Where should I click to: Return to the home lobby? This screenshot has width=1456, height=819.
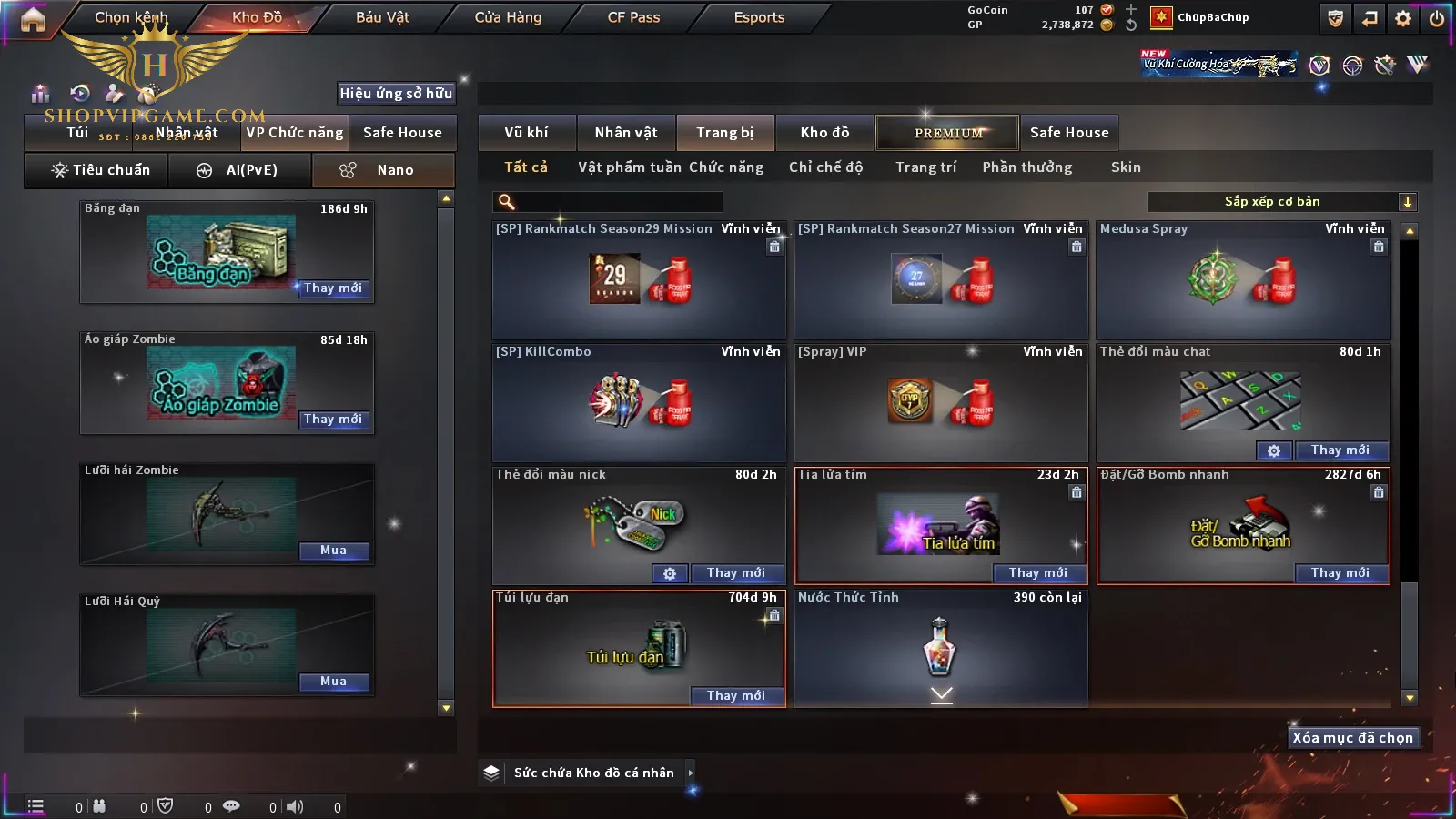point(33,19)
